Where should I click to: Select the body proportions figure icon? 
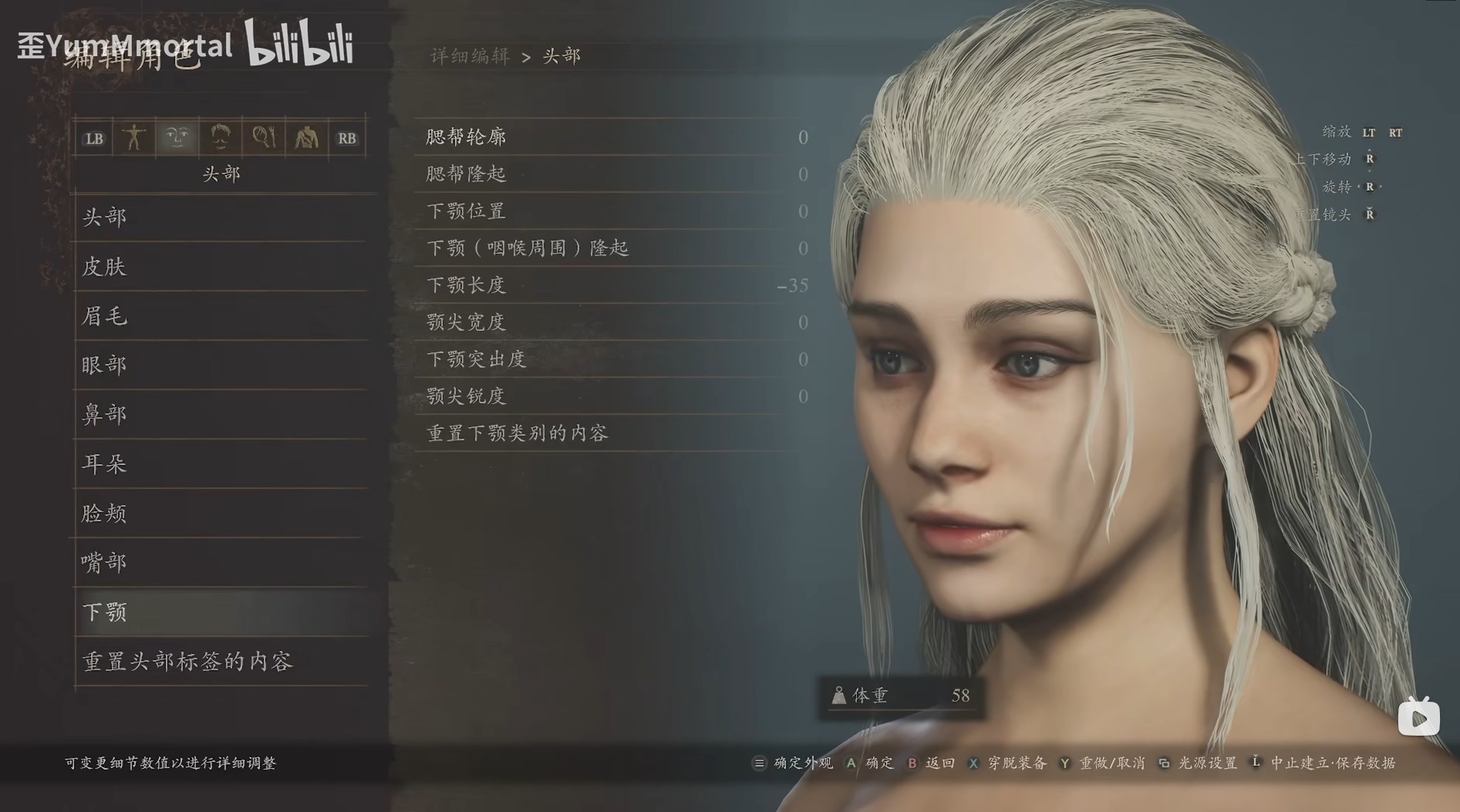click(135, 137)
